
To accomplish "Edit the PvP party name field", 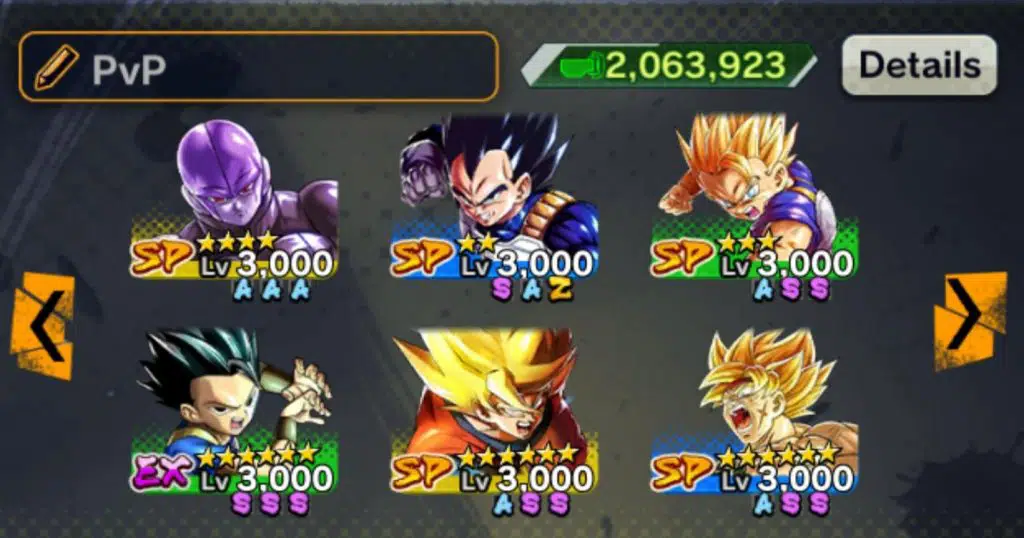I will 258,67.
